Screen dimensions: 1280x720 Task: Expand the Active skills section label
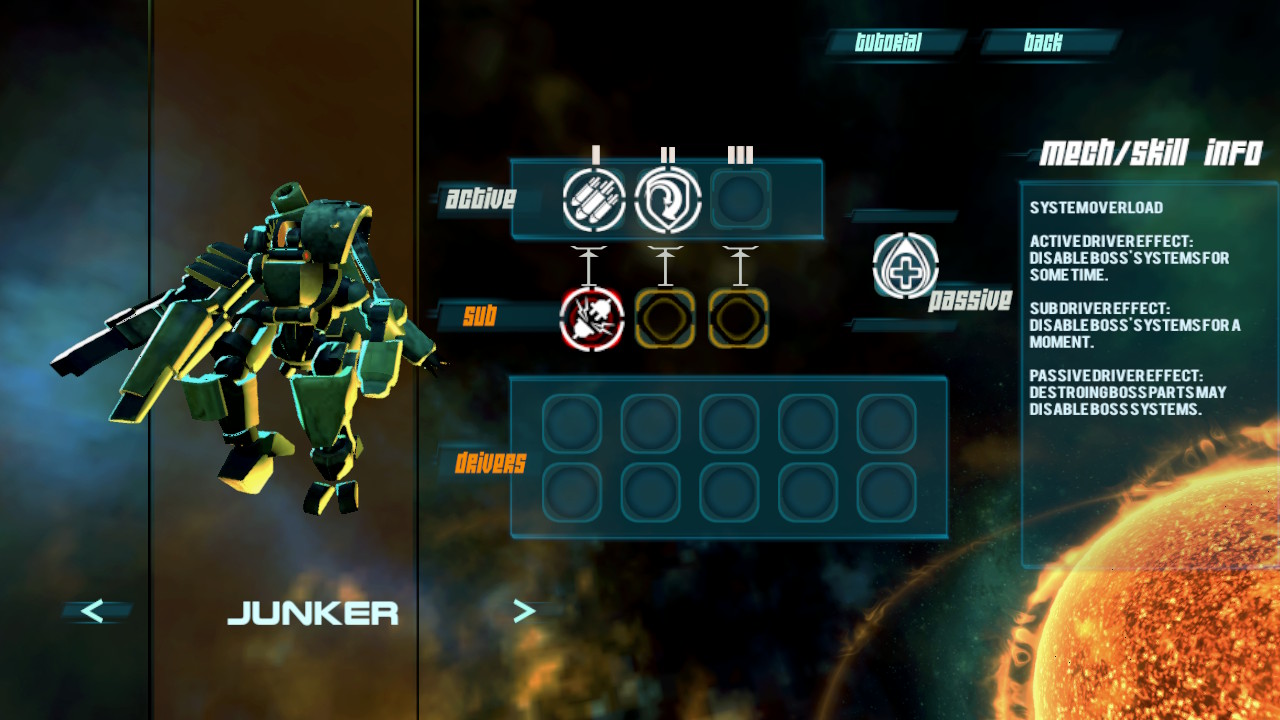tap(479, 199)
